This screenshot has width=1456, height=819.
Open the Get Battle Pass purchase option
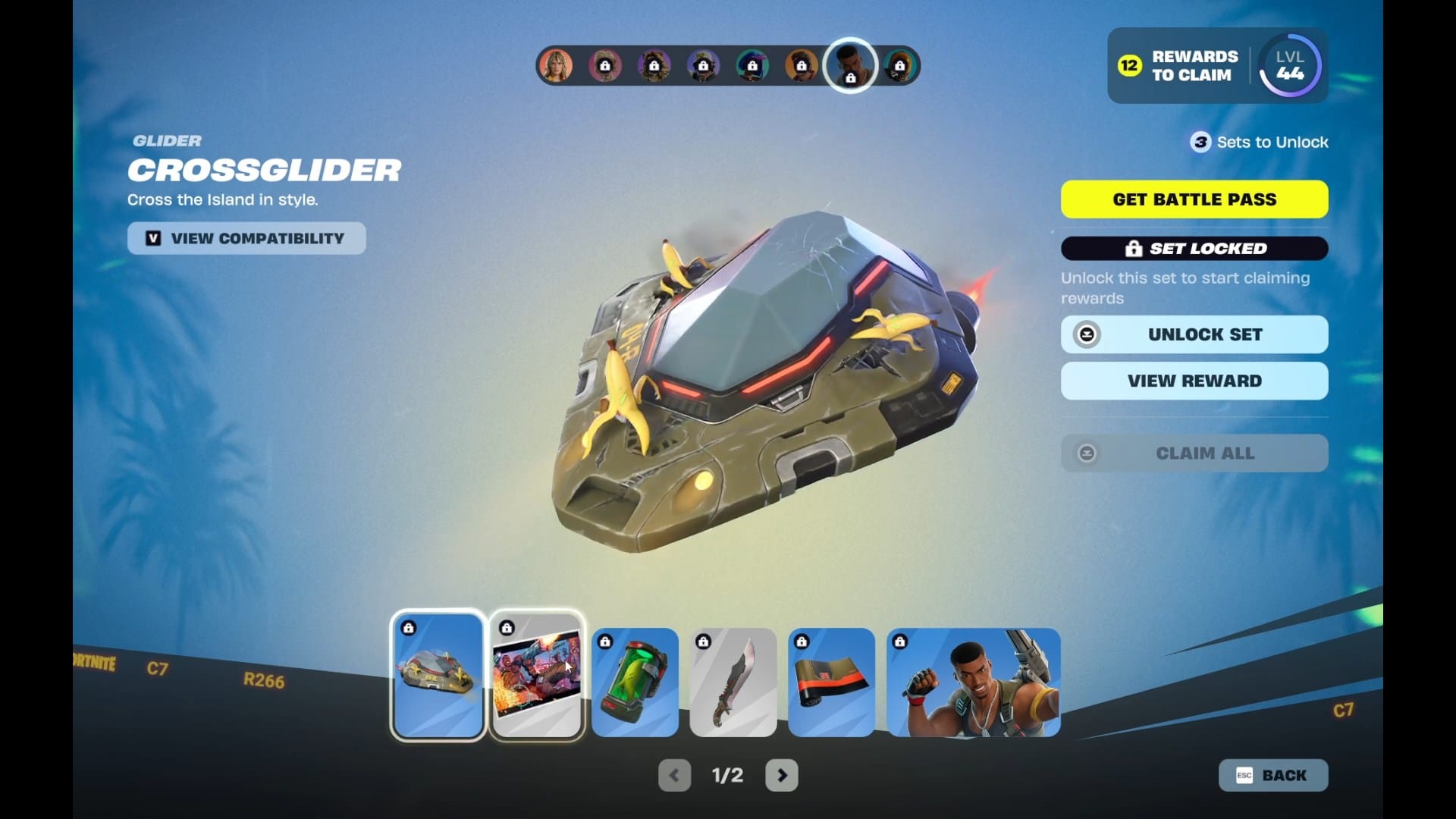click(x=1194, y=199)
